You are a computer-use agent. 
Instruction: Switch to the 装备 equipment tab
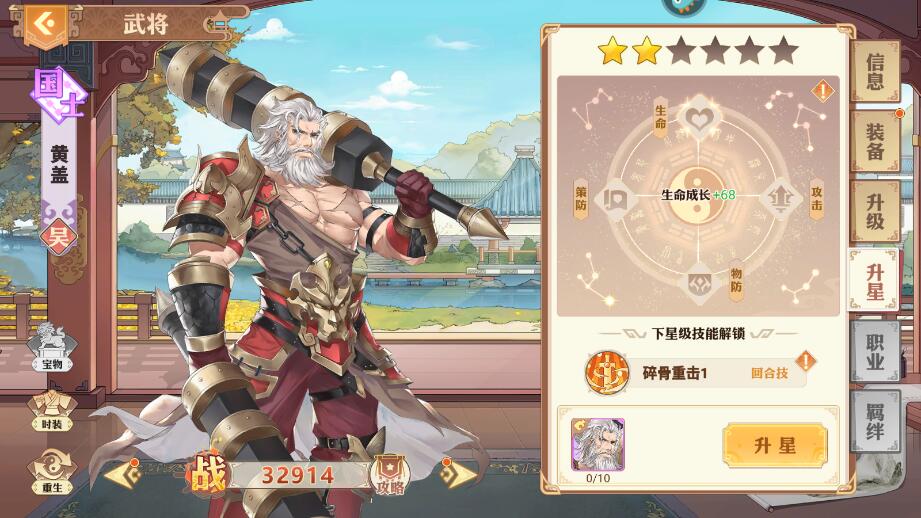(875, 142)
